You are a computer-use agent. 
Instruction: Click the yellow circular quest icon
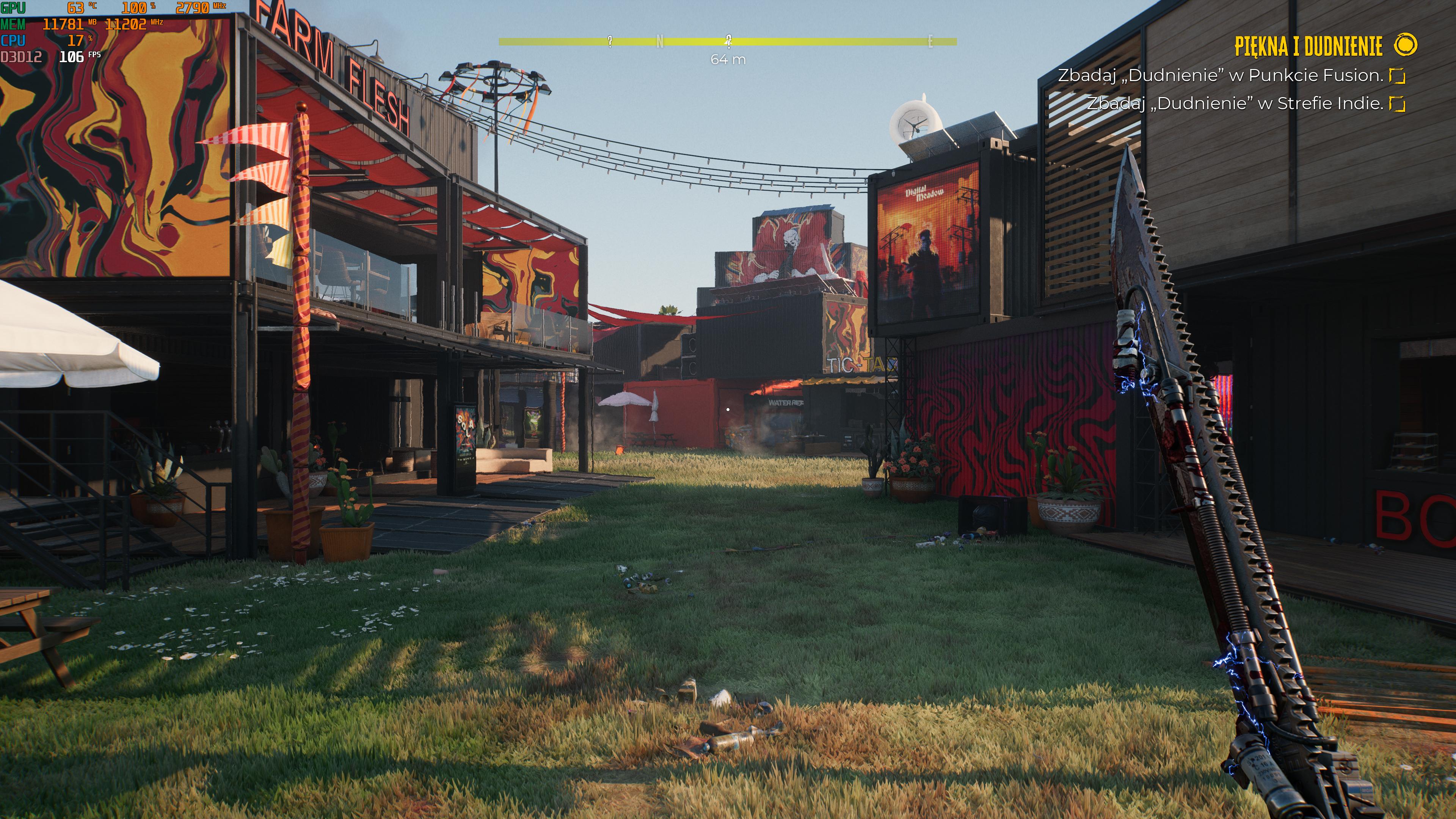[x=1405, y=45]
